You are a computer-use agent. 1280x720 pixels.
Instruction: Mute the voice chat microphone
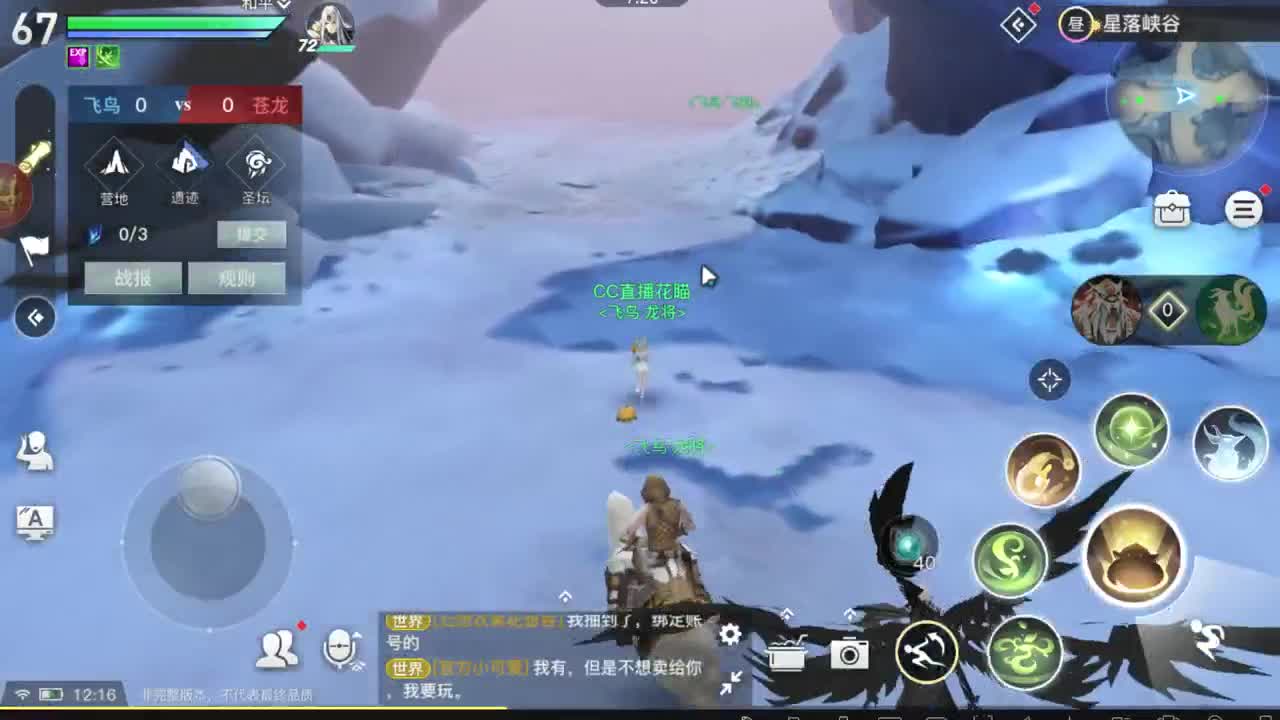tap(339, 649)
